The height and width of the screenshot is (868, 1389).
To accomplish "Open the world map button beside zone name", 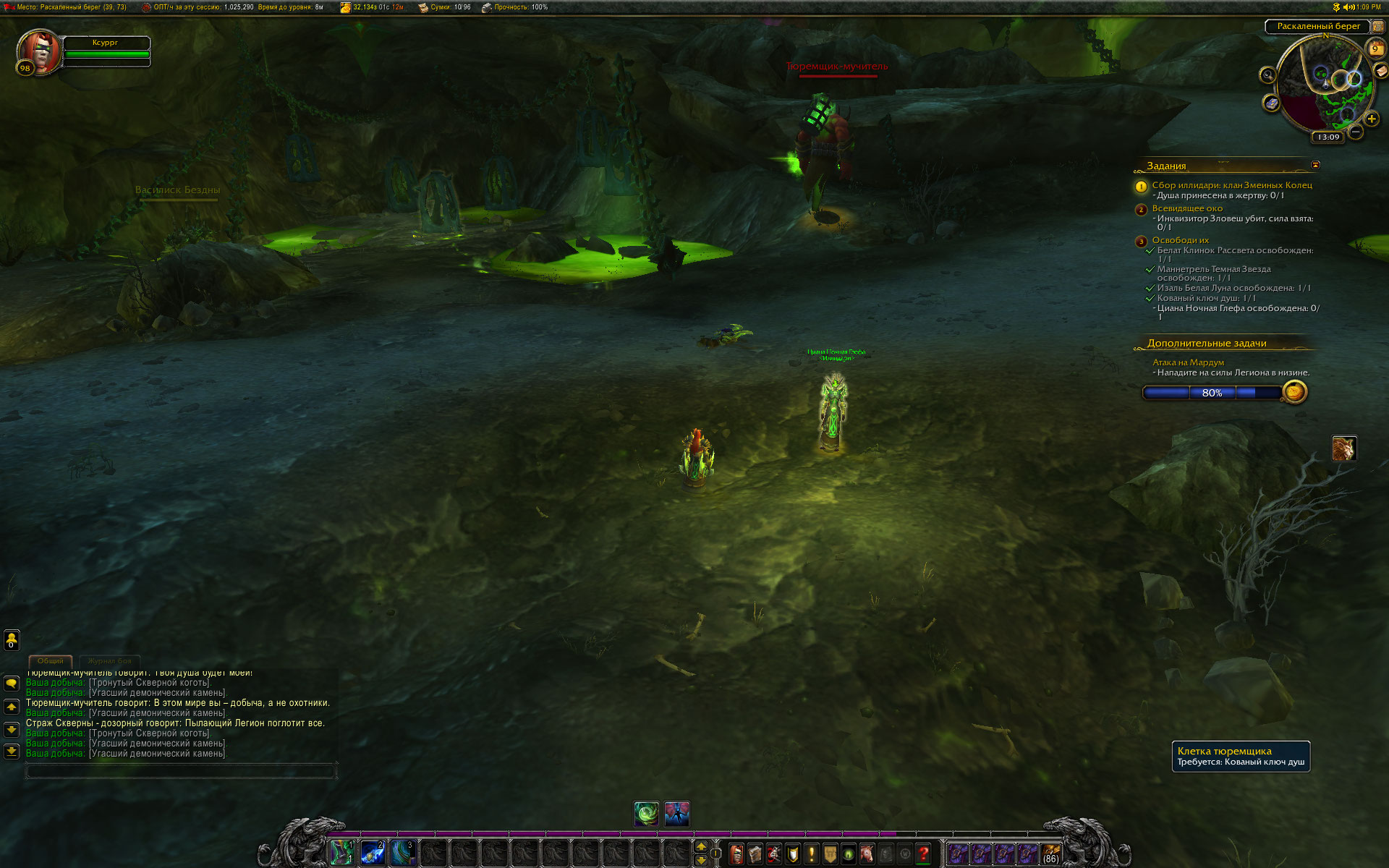I will (1378, 27).
